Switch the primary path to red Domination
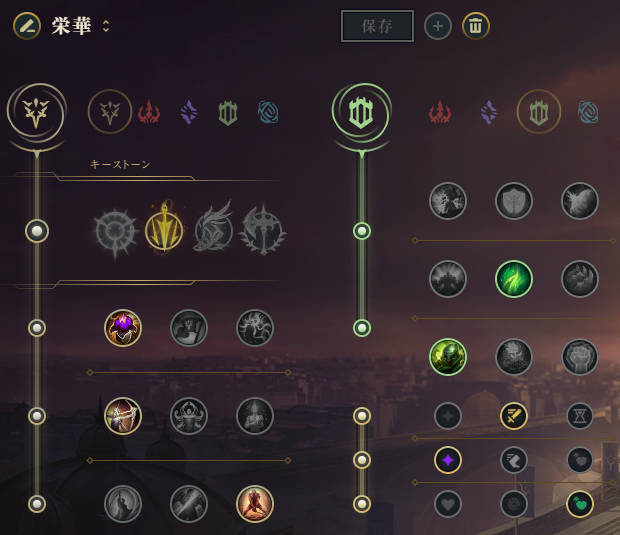 click(149, 112)
